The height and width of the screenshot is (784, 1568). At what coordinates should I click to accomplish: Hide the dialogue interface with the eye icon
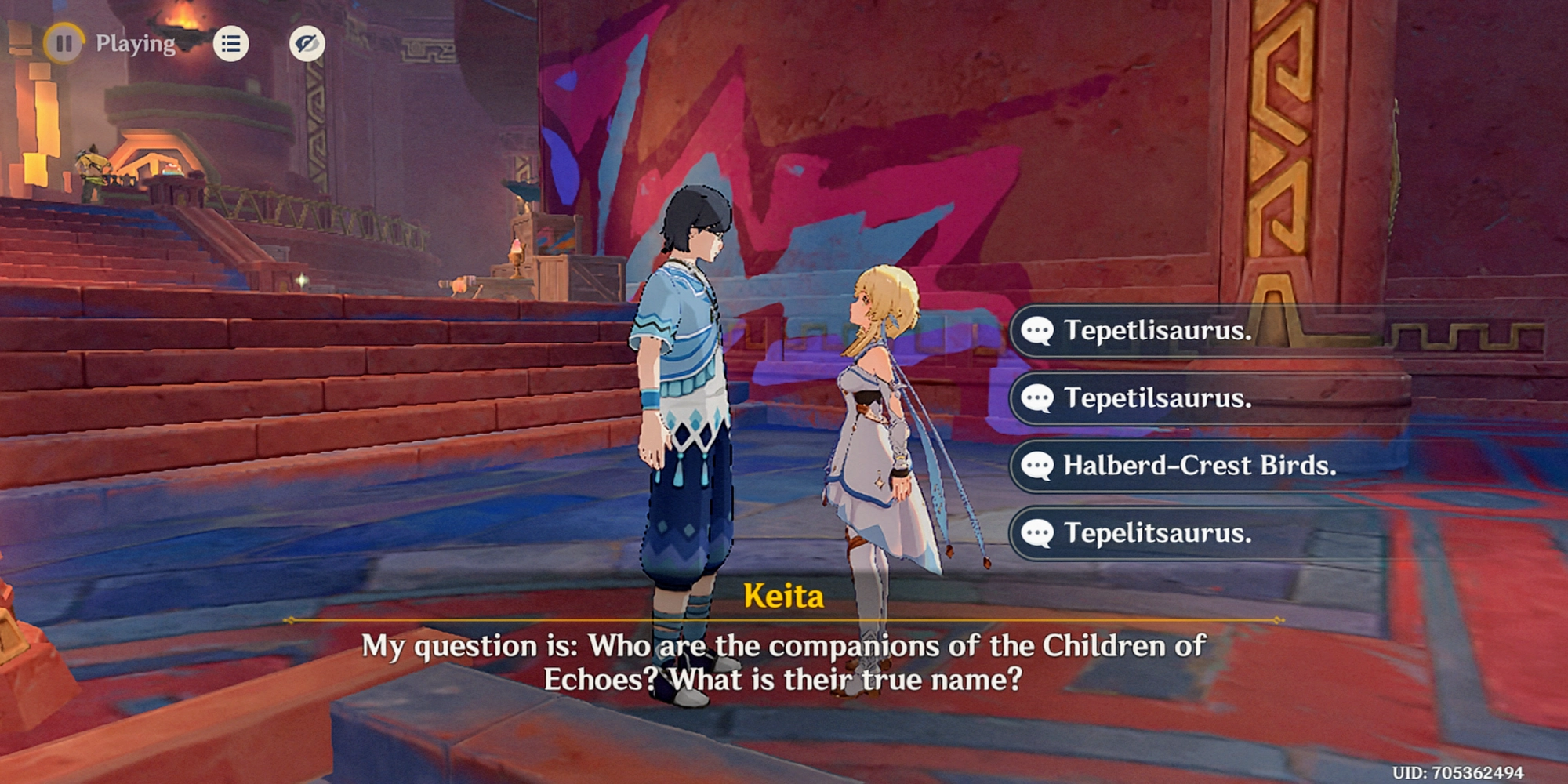click(x=307, y=43)
